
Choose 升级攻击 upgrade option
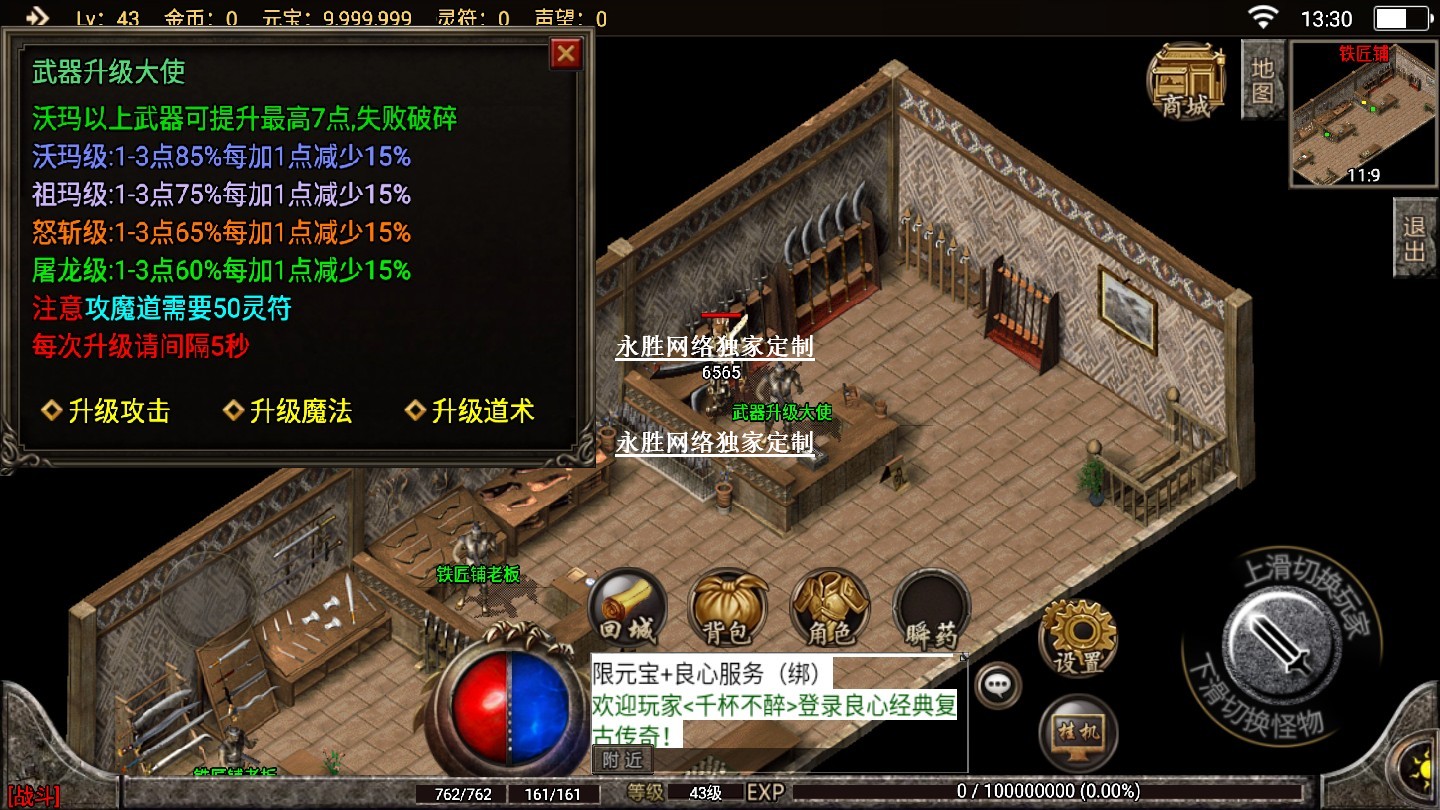(106, 411)
